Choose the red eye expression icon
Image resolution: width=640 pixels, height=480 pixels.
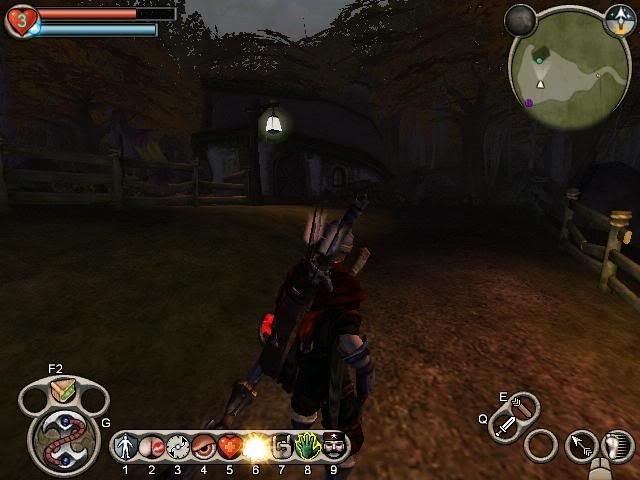[x=204, y=446]
